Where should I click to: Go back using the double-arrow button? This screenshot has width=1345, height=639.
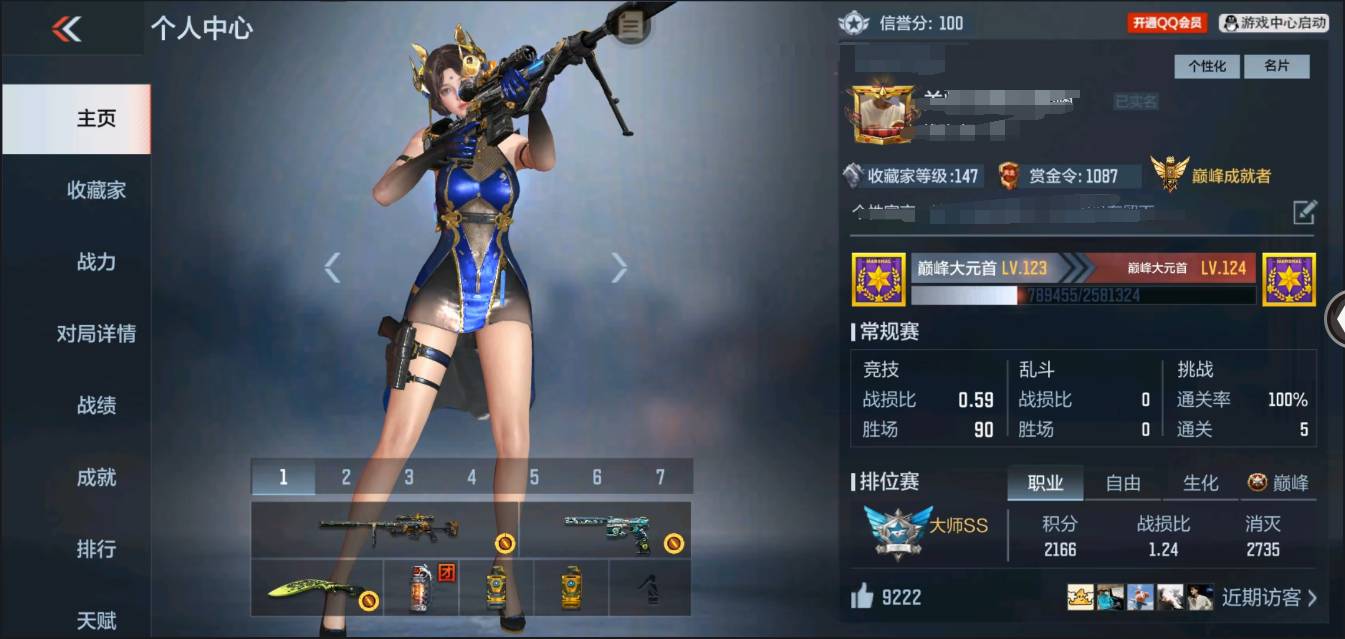(x=67, y=29)
